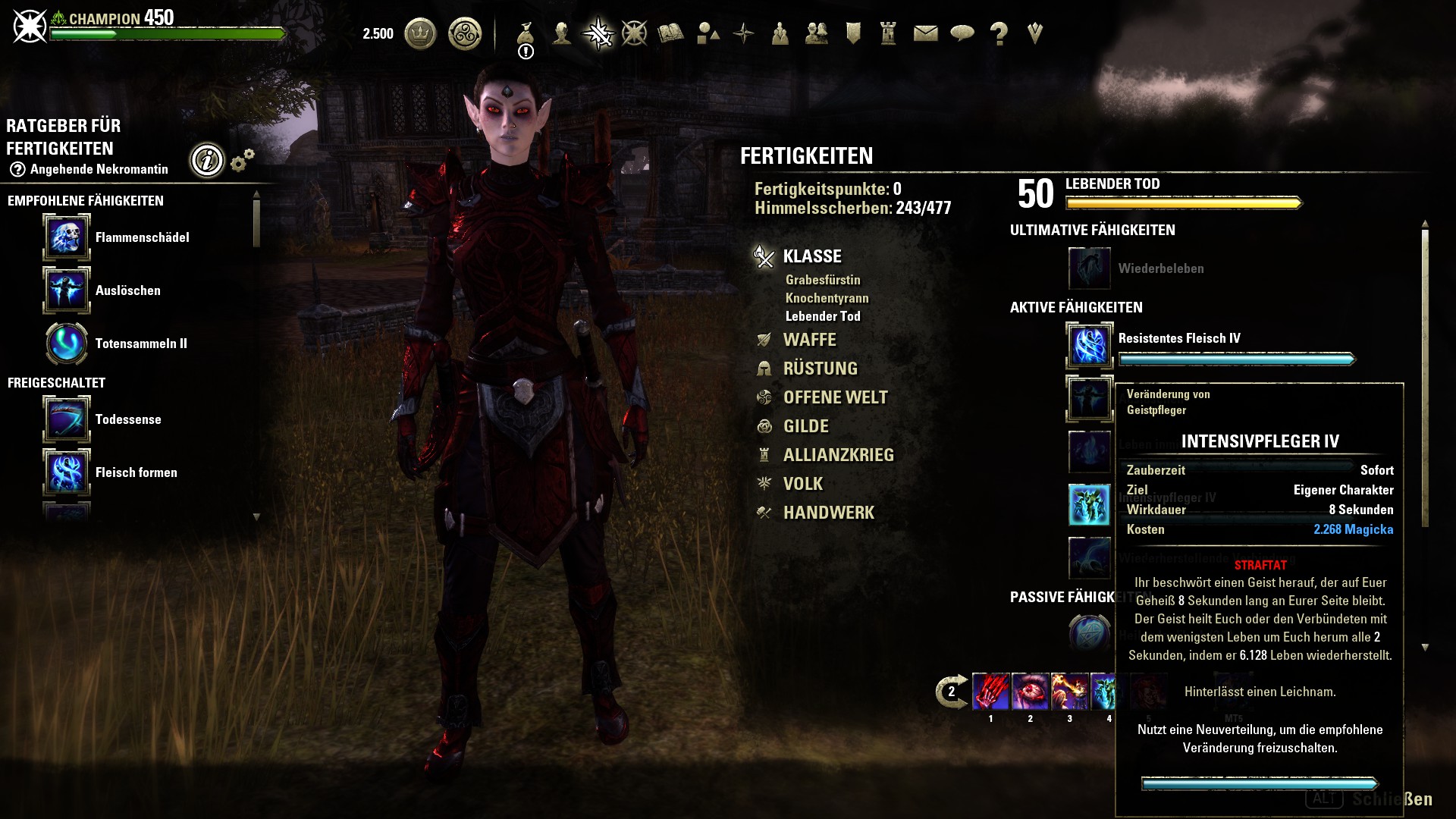Open the Handwerk skill category
Screen dimensions: 1456x819
point(828,513)
